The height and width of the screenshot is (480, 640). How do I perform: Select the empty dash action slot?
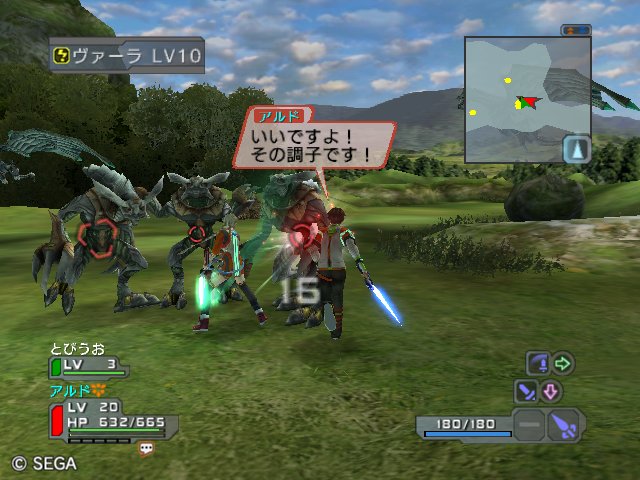pos(531,425)
